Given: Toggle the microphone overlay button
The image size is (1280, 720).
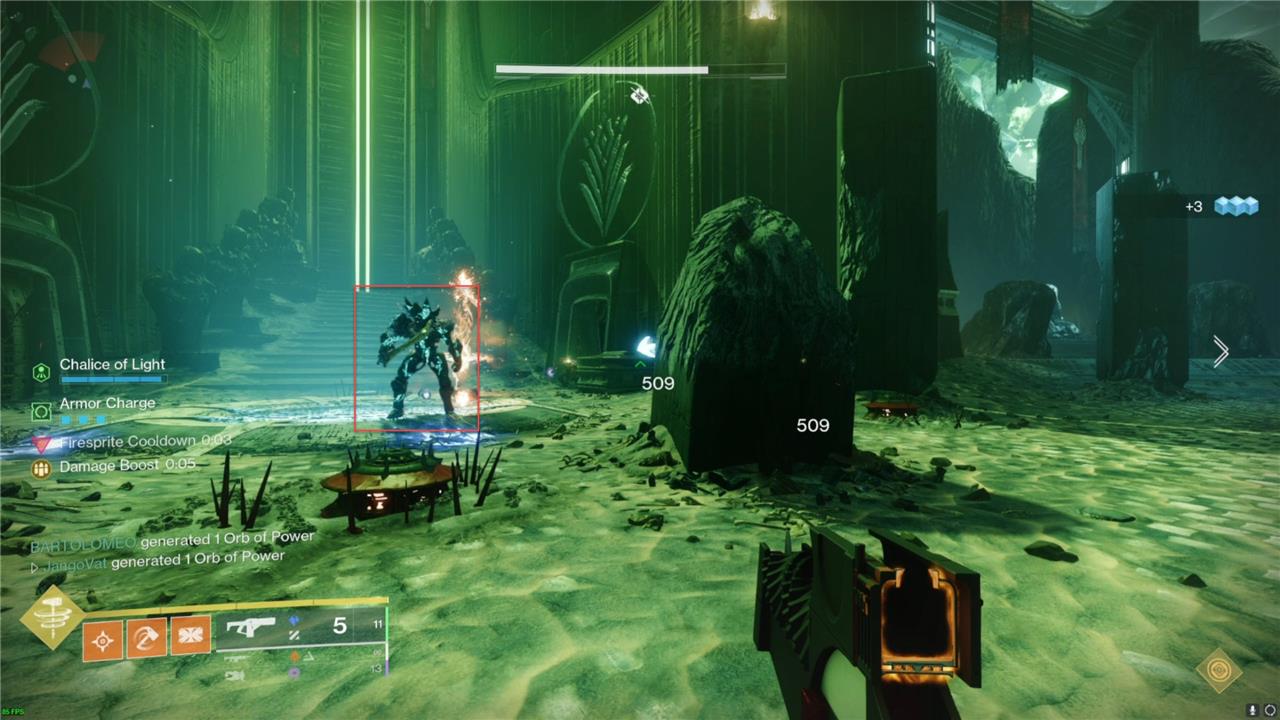Looking at the screenshot, I should click(x=1252, y=710).
